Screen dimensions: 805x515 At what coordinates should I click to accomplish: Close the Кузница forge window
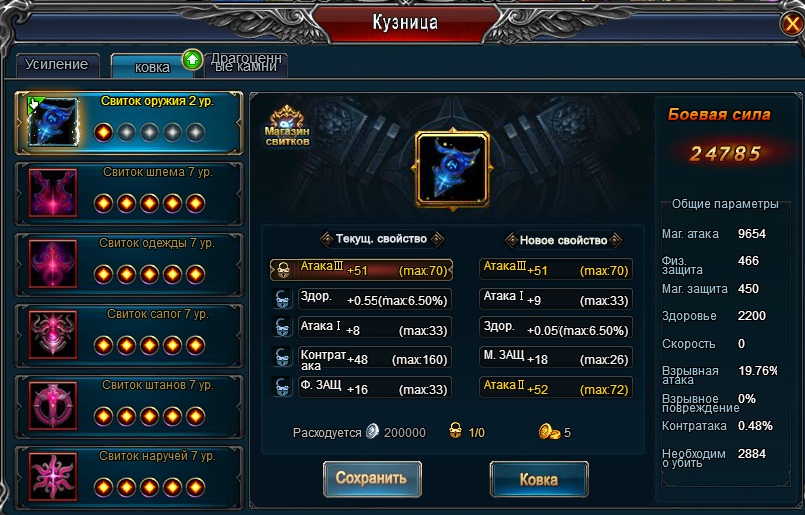(790, 25)
